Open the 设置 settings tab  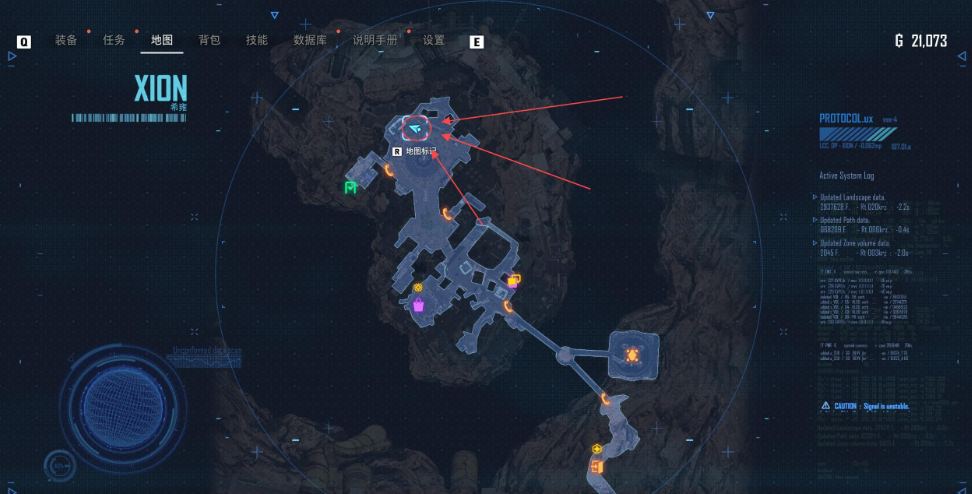click(x=434, y=41)
